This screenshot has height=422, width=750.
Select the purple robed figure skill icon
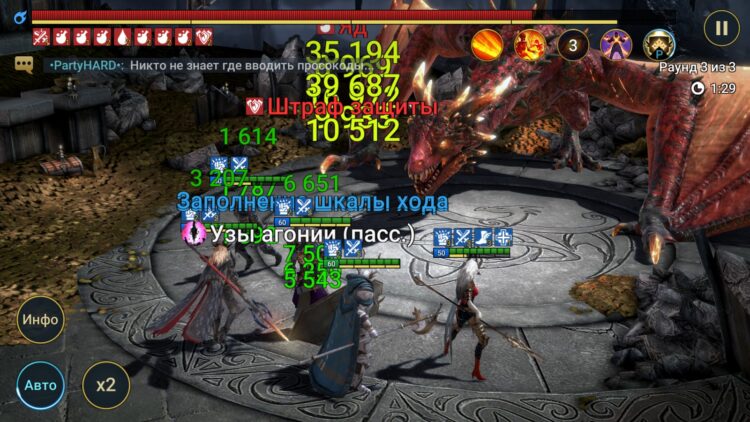click(x=616, y=44)
